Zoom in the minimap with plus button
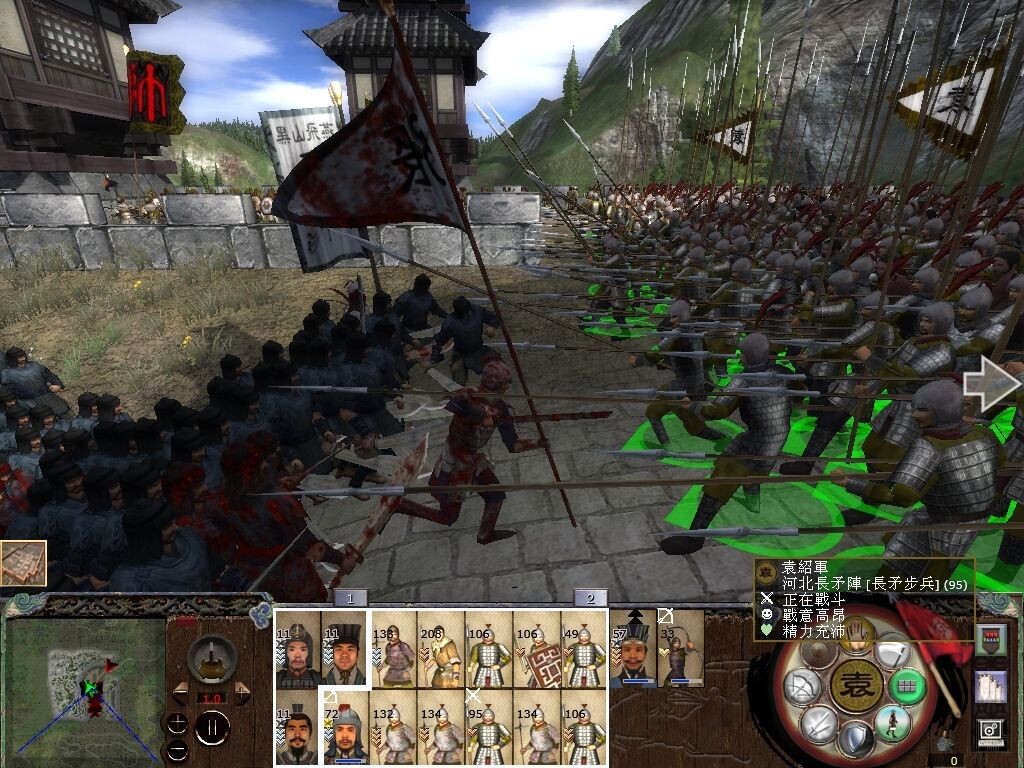The height and width of the screenshot is (768, 1024). [177, 723]
